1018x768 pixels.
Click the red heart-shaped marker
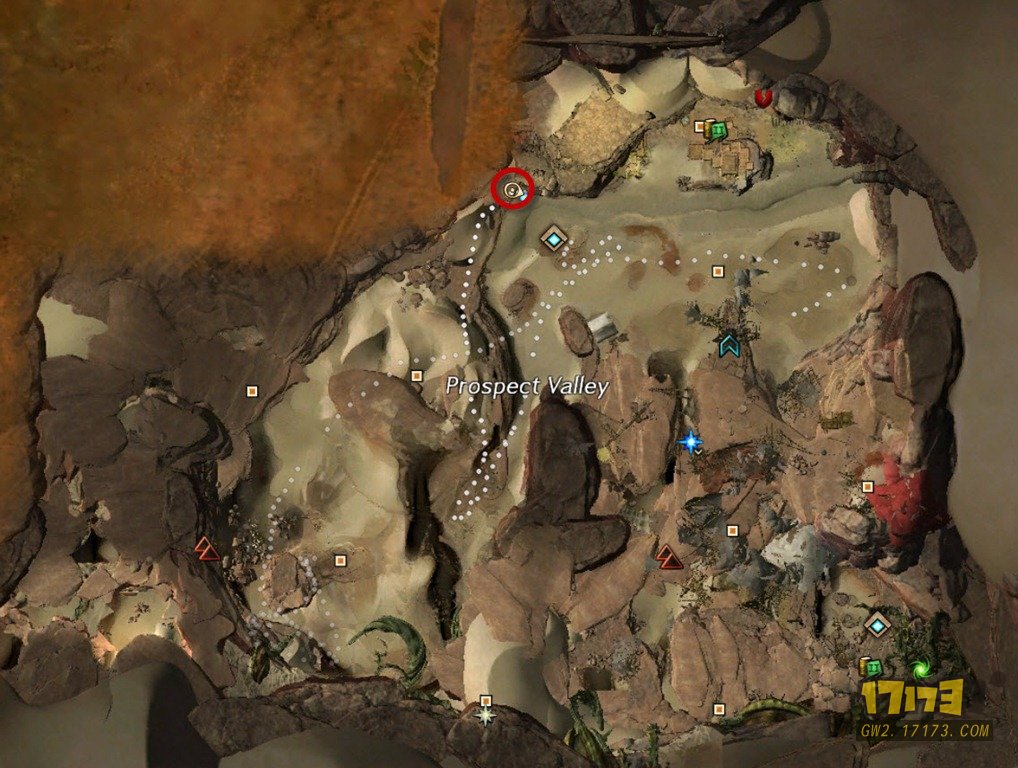click(x=765, y=98)
